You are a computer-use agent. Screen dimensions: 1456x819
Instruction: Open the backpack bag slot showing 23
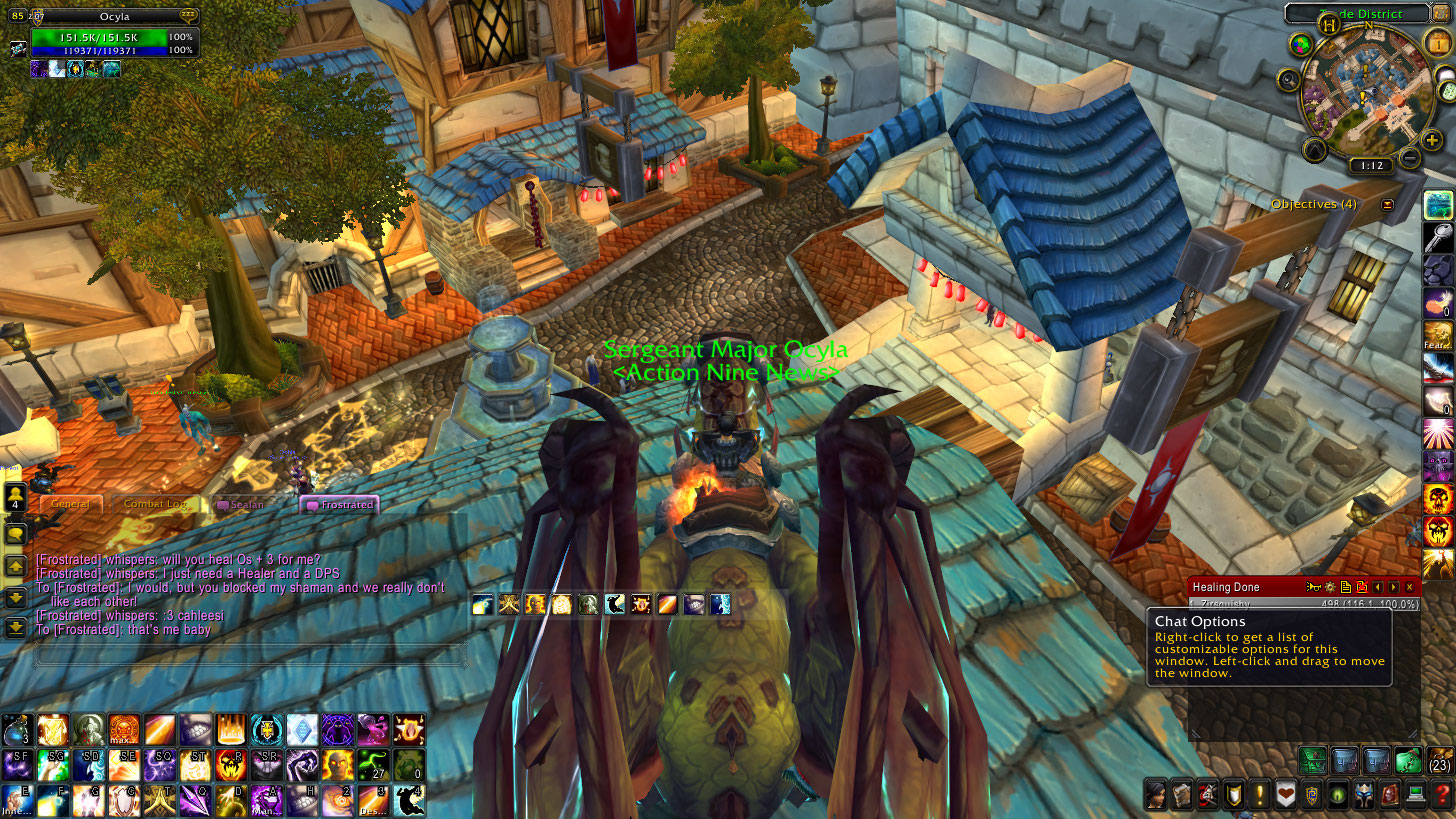[1440, 762]
